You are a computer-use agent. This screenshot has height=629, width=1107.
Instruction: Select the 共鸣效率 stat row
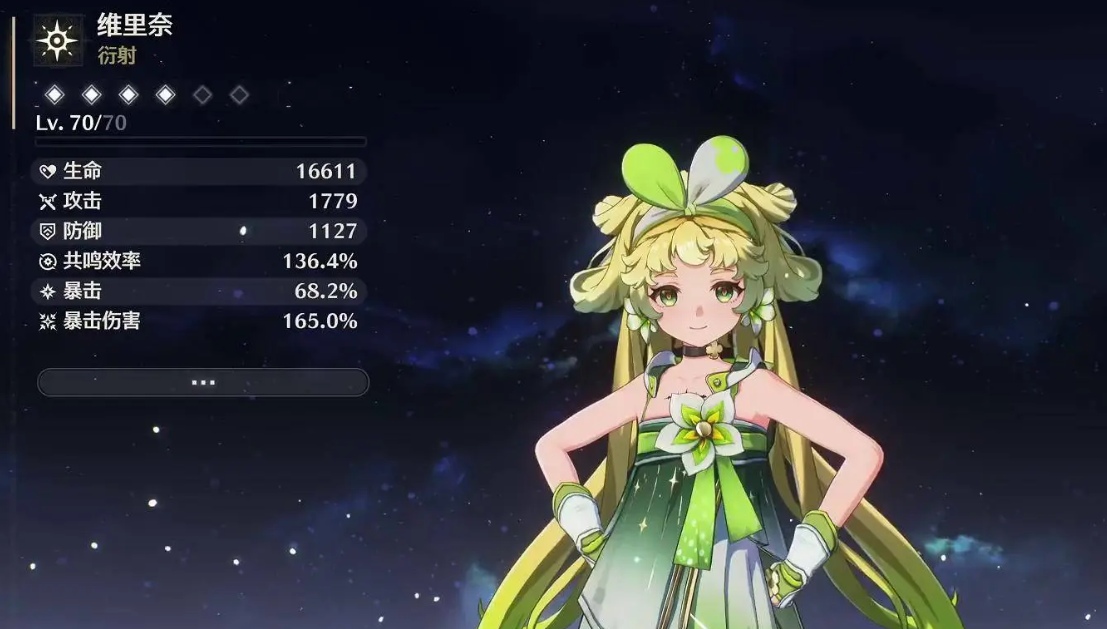[200, 261]
